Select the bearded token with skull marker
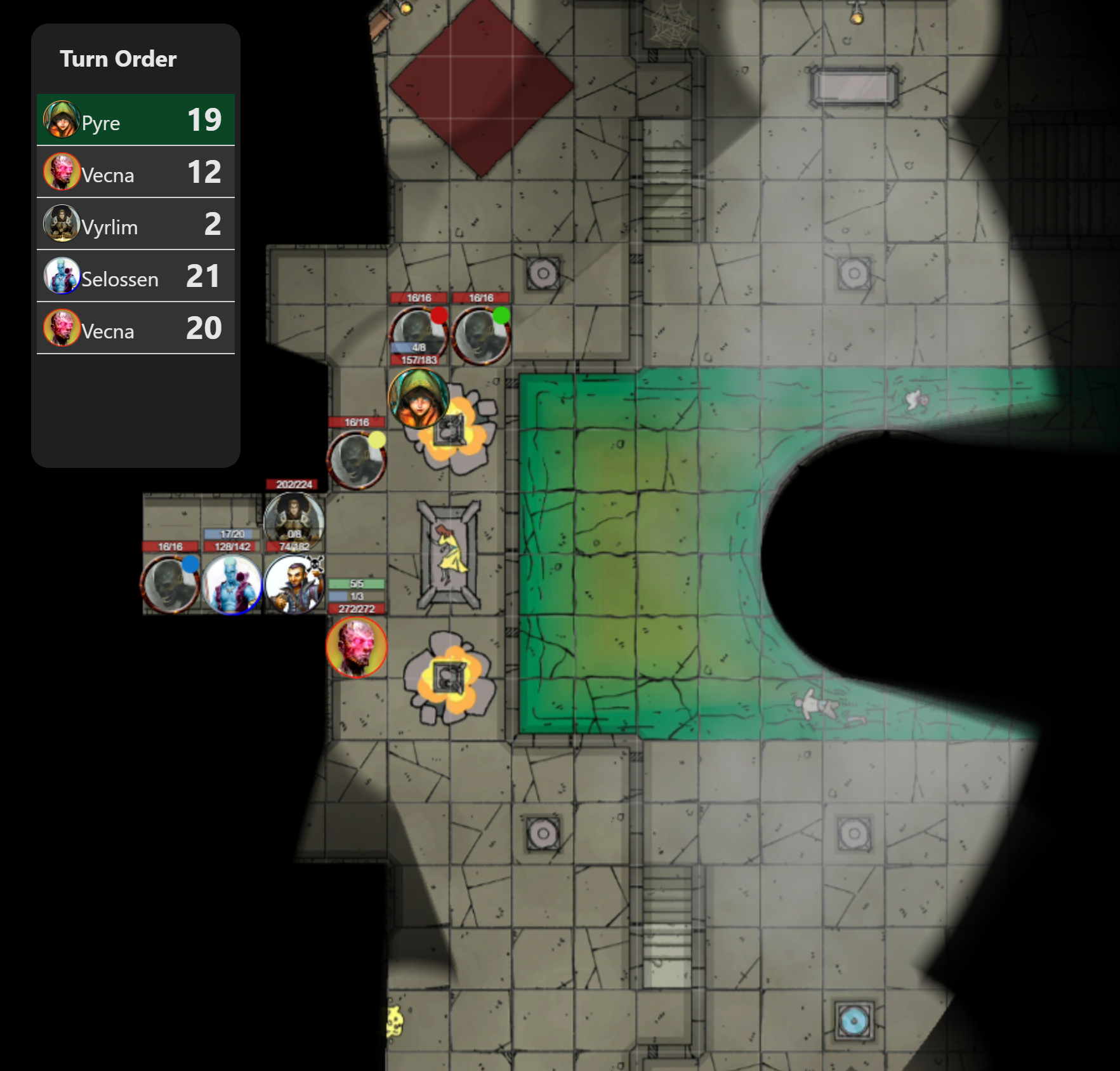The width and height of the screenshot is (1120, 1071). click(294, 585)
